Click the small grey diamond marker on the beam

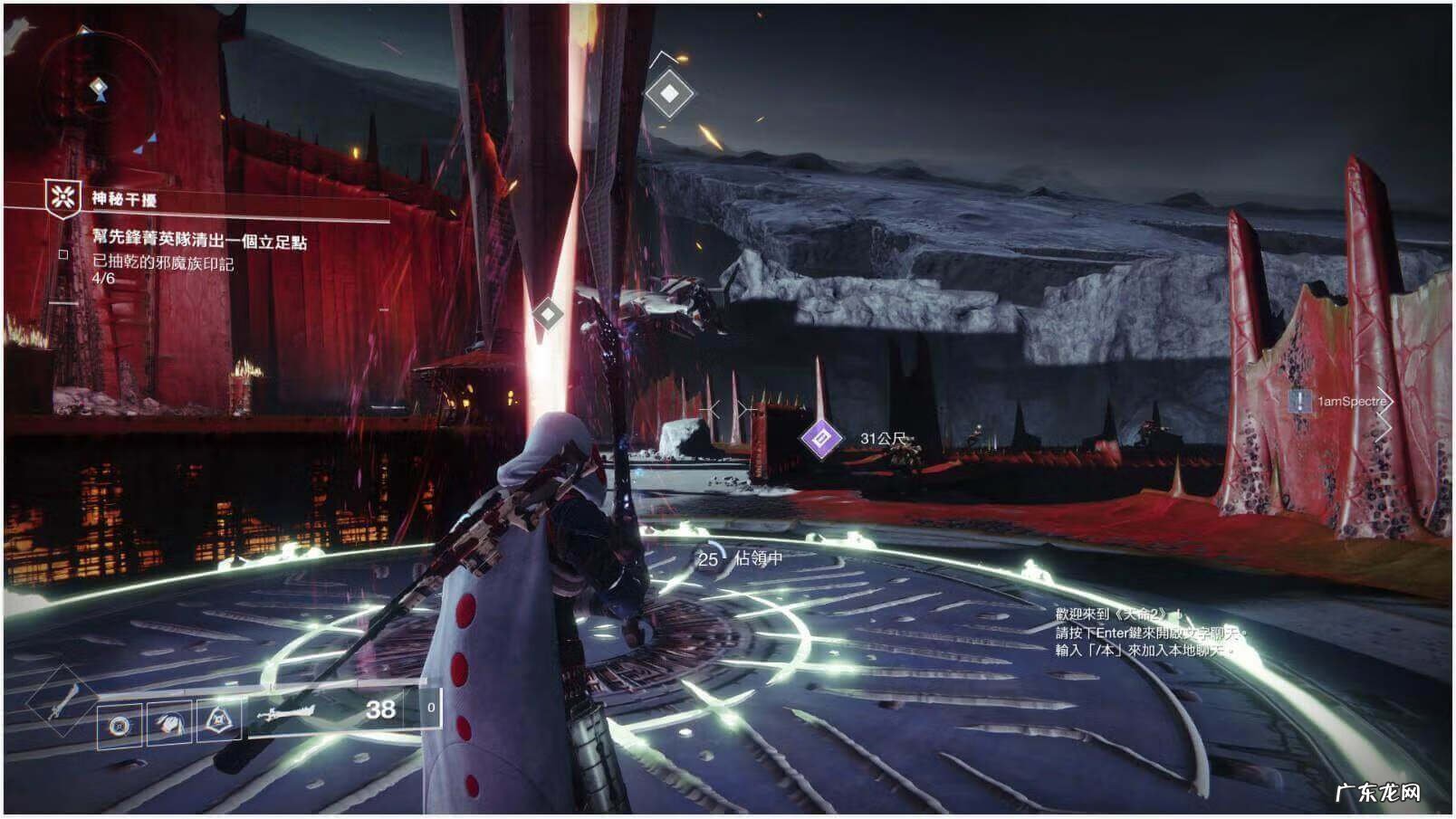(547, 314)
